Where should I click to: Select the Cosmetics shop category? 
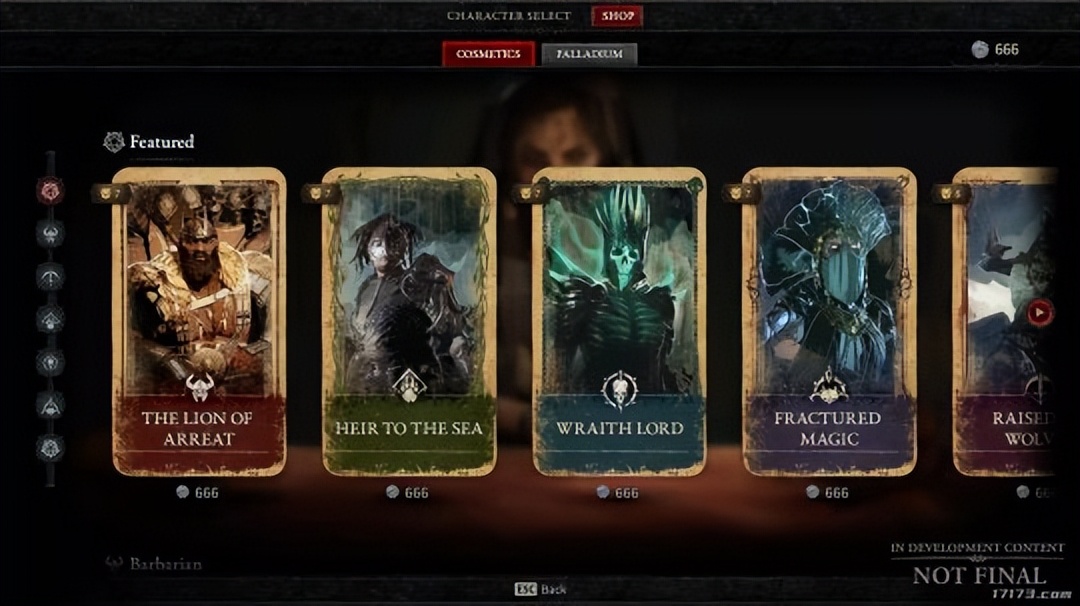pos(488,54)
